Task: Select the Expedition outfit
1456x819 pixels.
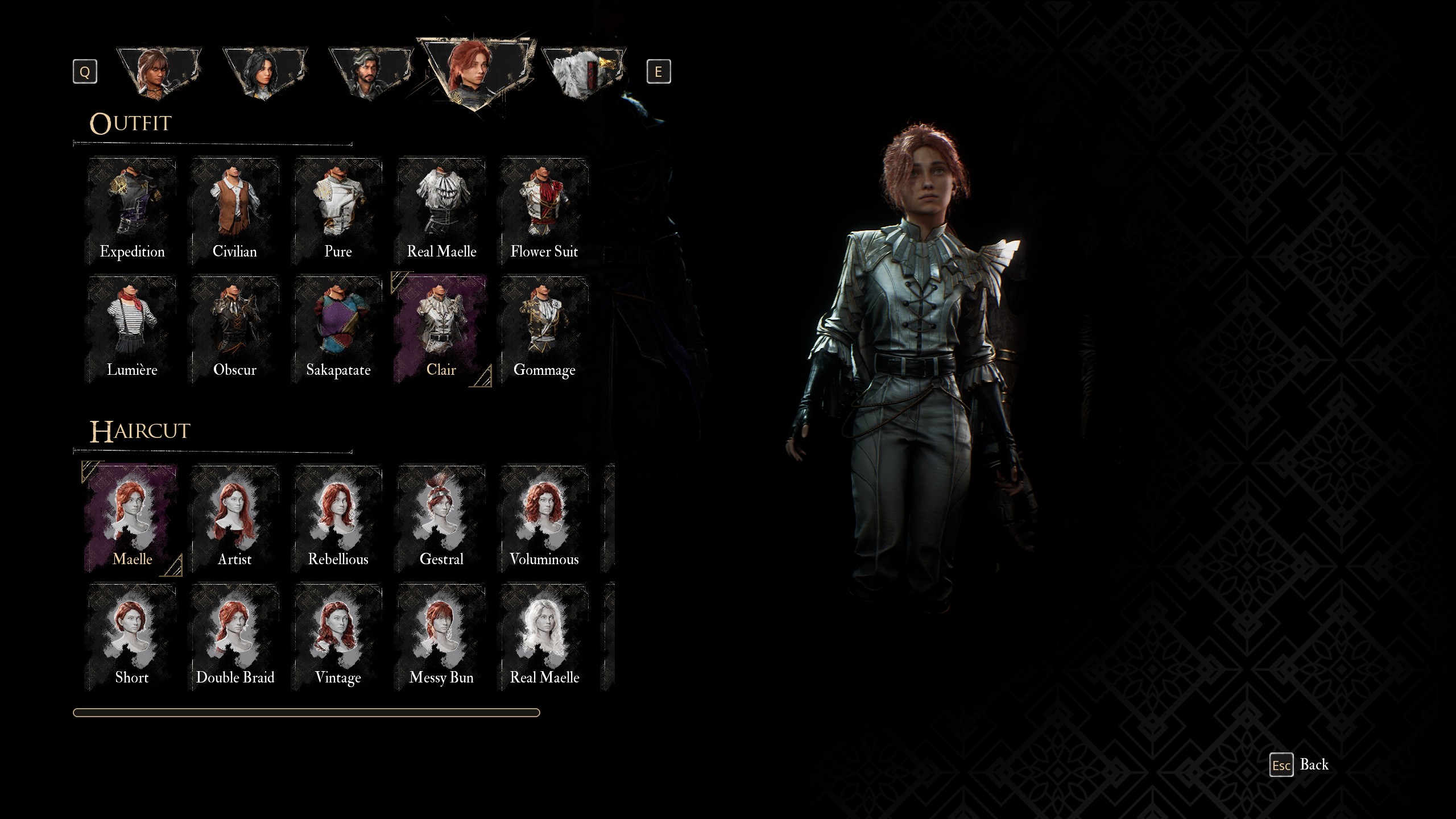Action: coord(132,212)
